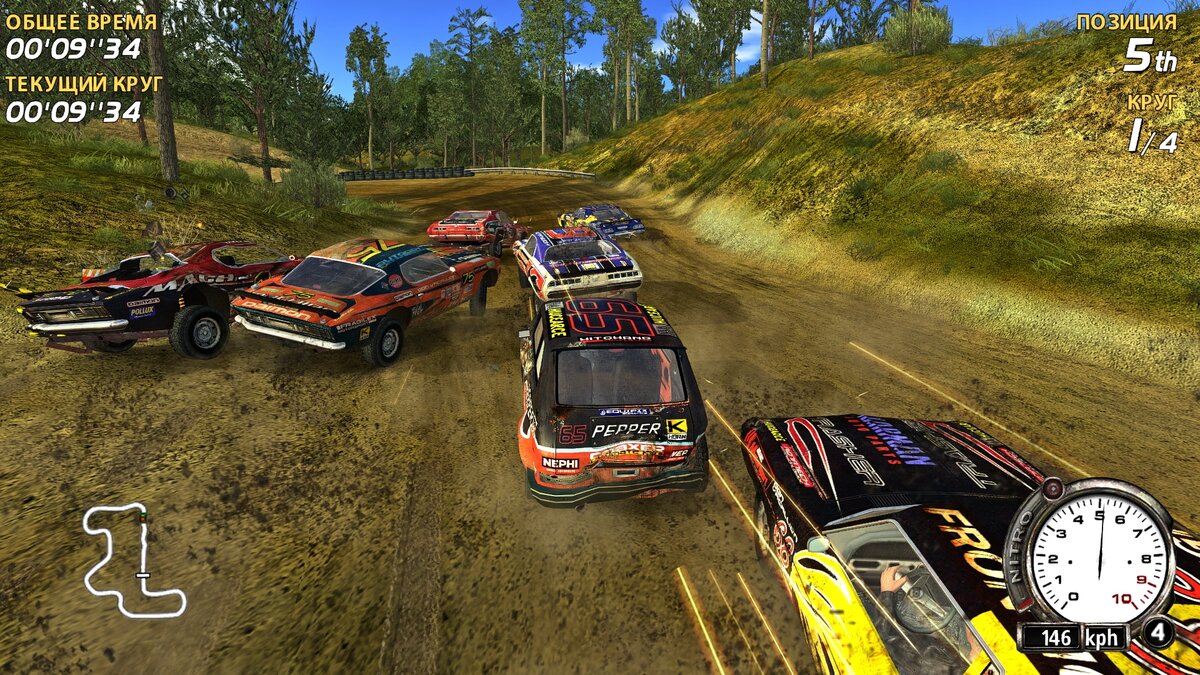Click the round gear number indicator
Screen dimensions: 1200x675
1157,634
